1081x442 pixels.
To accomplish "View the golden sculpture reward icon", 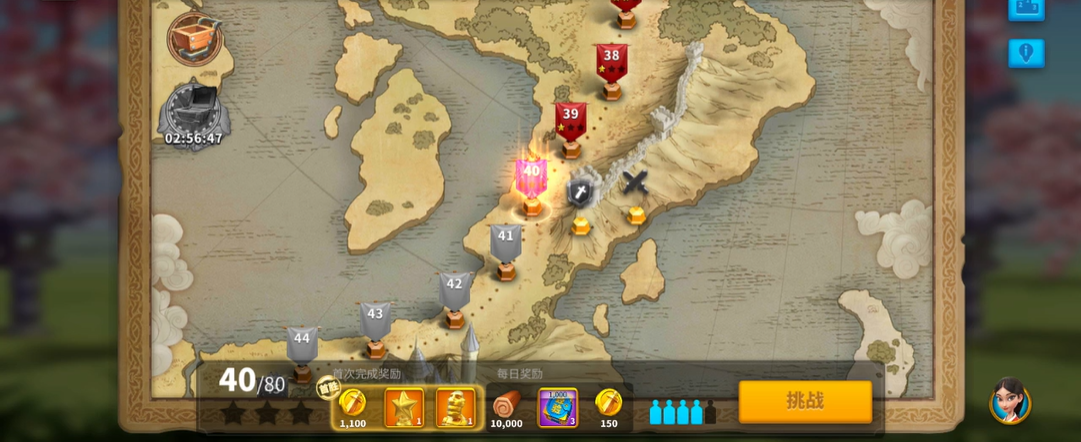I will click(x=455, y=407).
